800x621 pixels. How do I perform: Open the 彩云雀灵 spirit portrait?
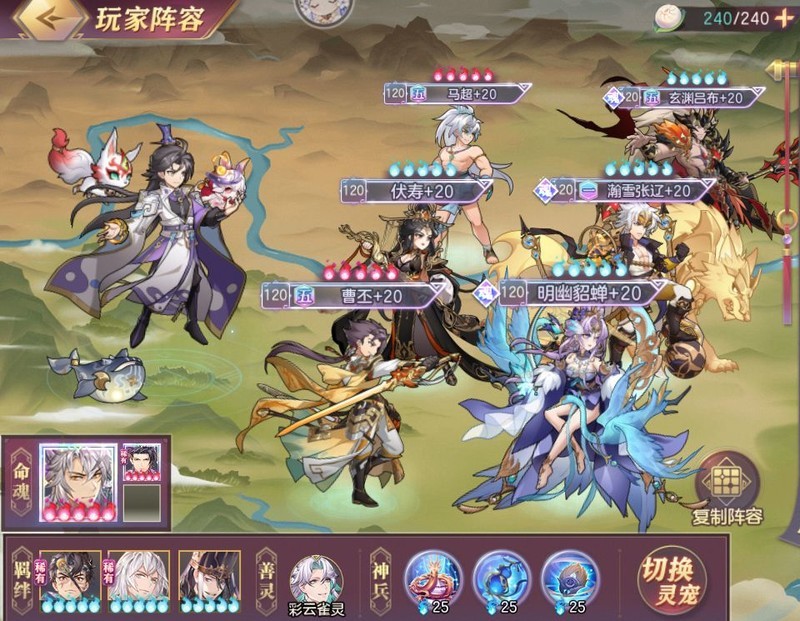pyautogui.click(x=316, y=579)
